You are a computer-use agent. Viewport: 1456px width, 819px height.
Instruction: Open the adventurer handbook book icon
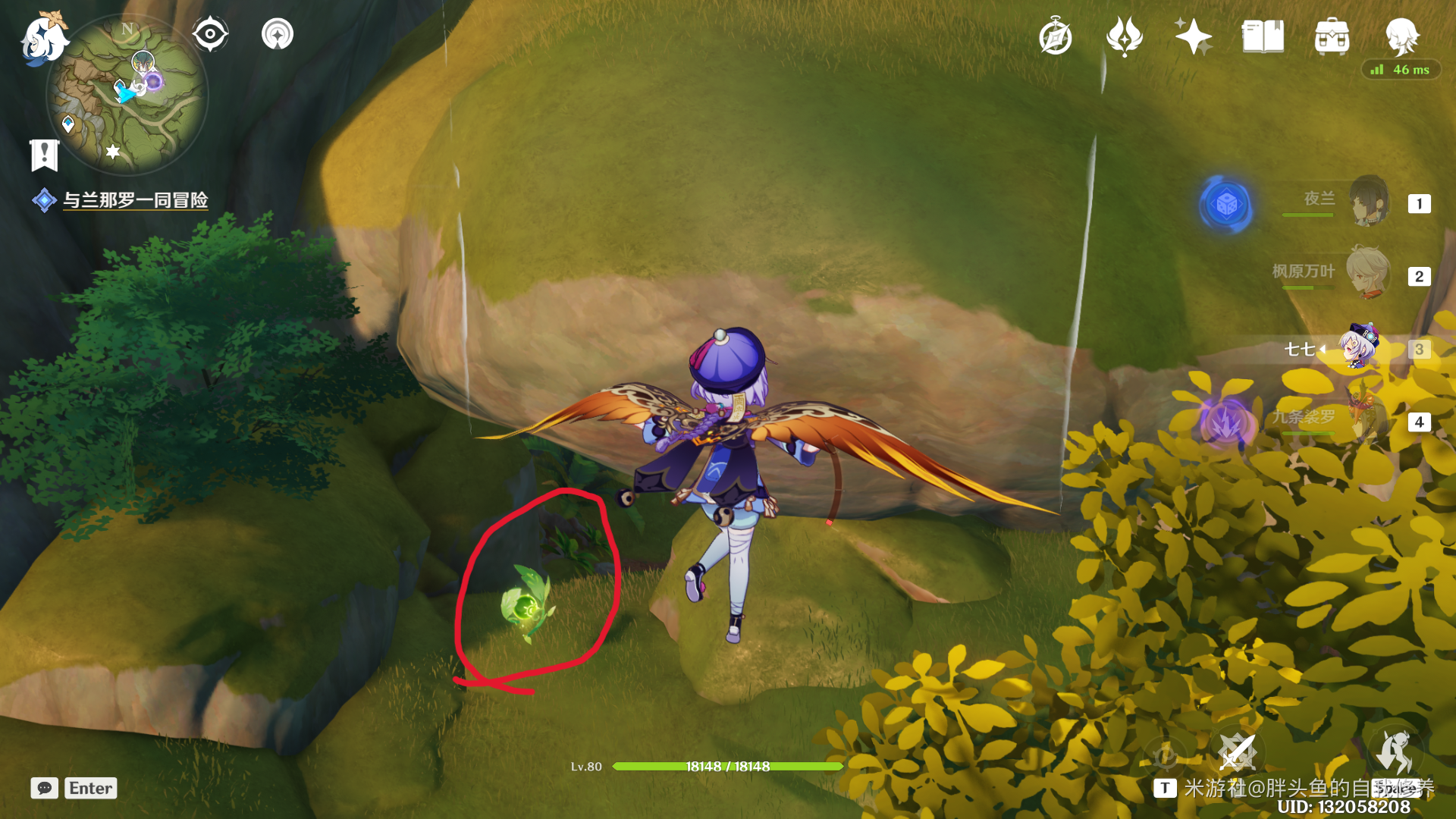(x=1263, y=36)
